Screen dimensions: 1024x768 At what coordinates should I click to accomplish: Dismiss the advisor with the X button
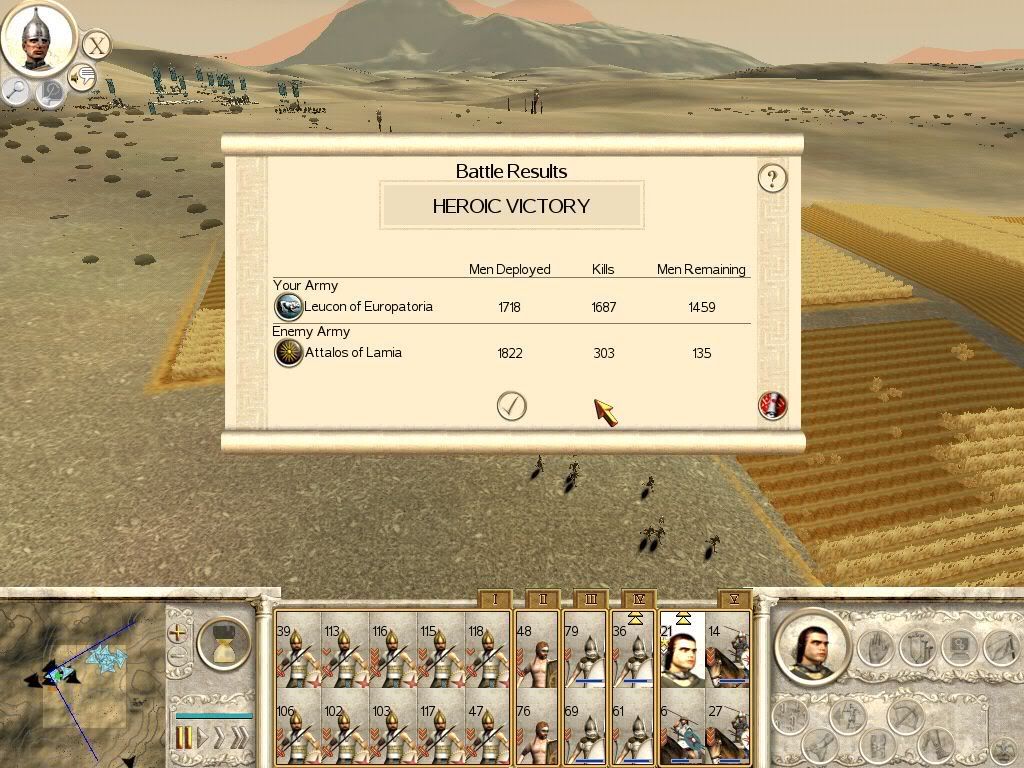point(95,45)
